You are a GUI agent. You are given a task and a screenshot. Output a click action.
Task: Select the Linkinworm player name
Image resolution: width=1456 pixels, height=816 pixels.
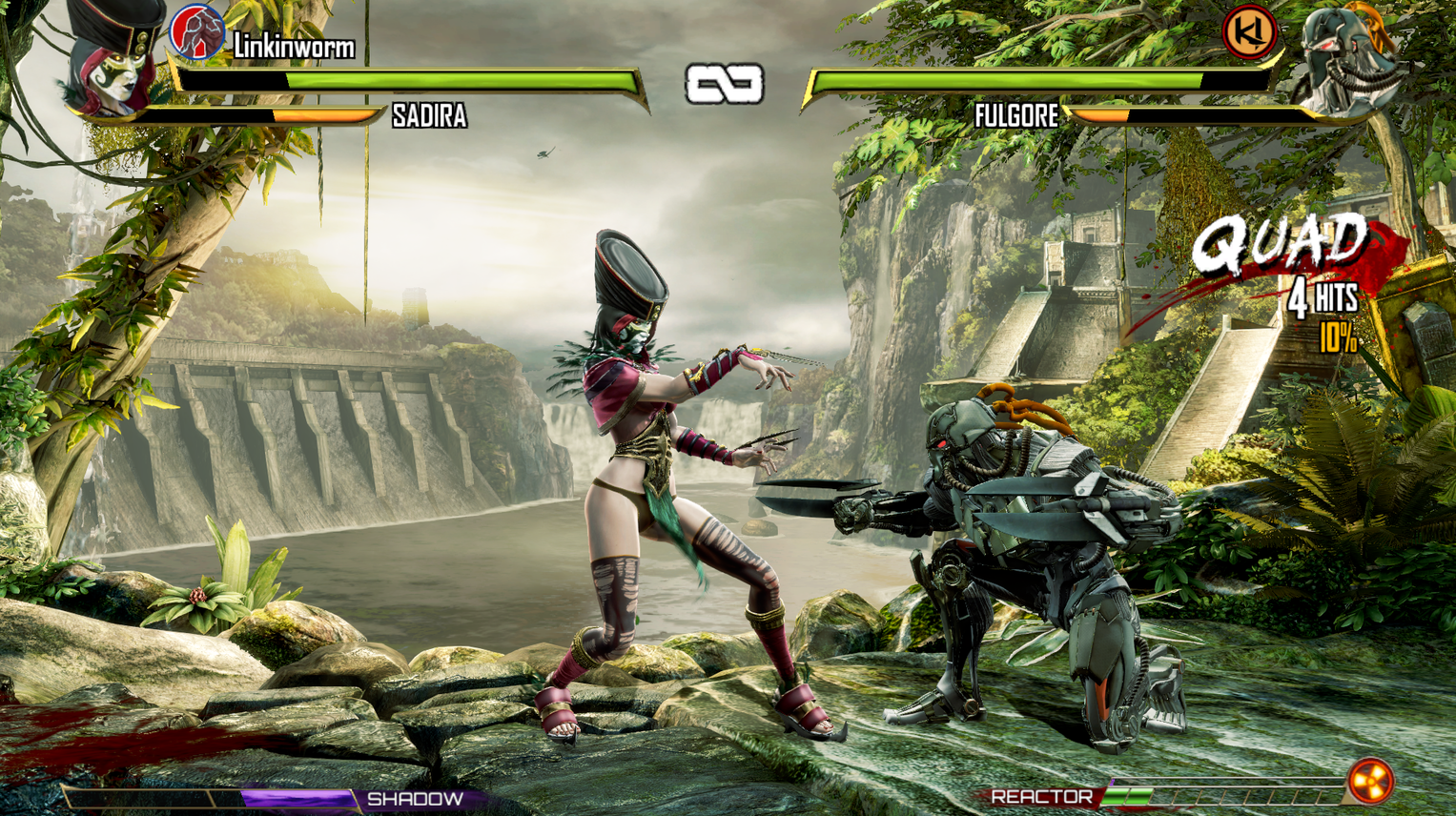[x=294, y=46]
